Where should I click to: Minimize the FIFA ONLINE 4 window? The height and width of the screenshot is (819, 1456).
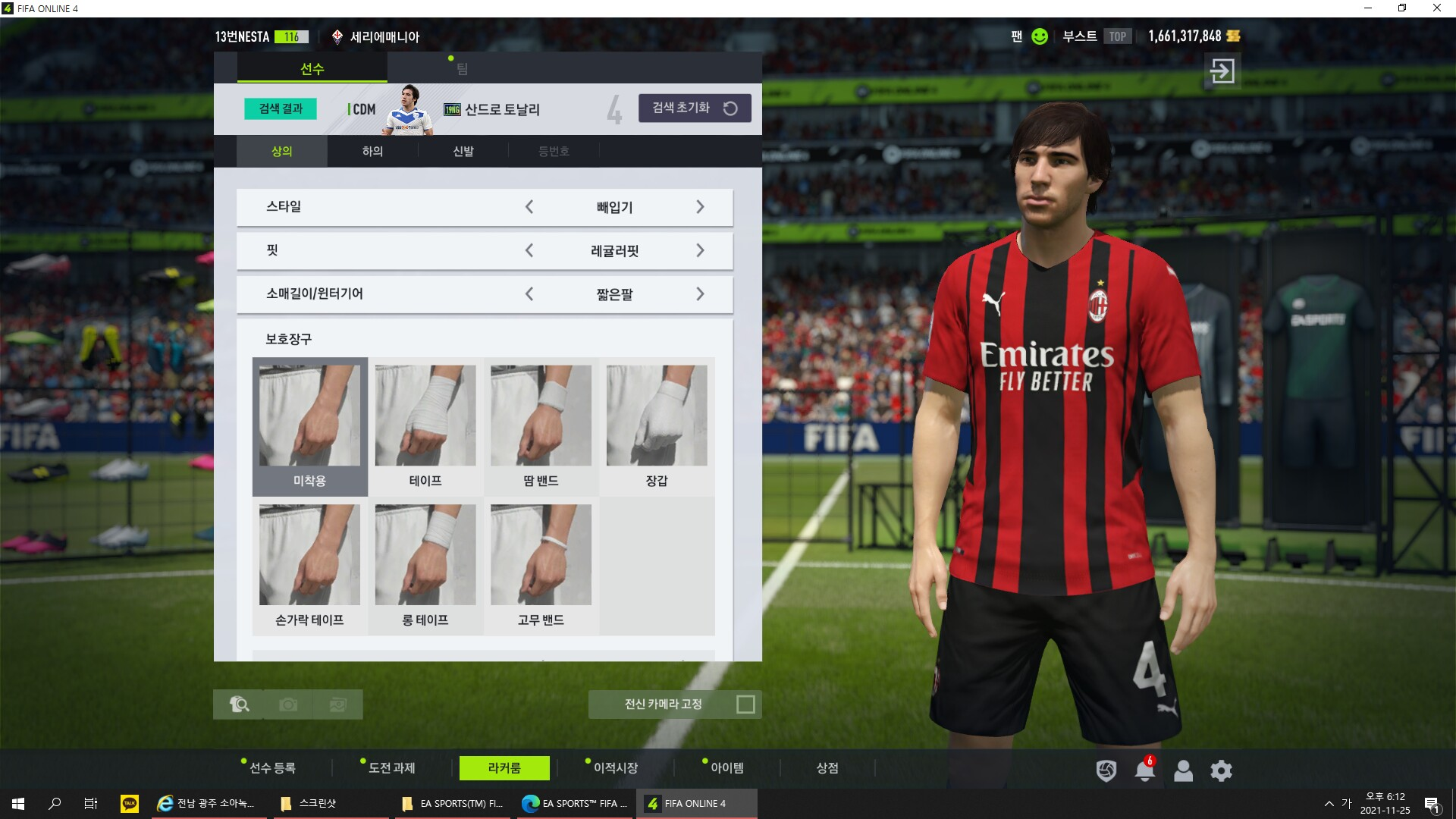(1368, 8)
